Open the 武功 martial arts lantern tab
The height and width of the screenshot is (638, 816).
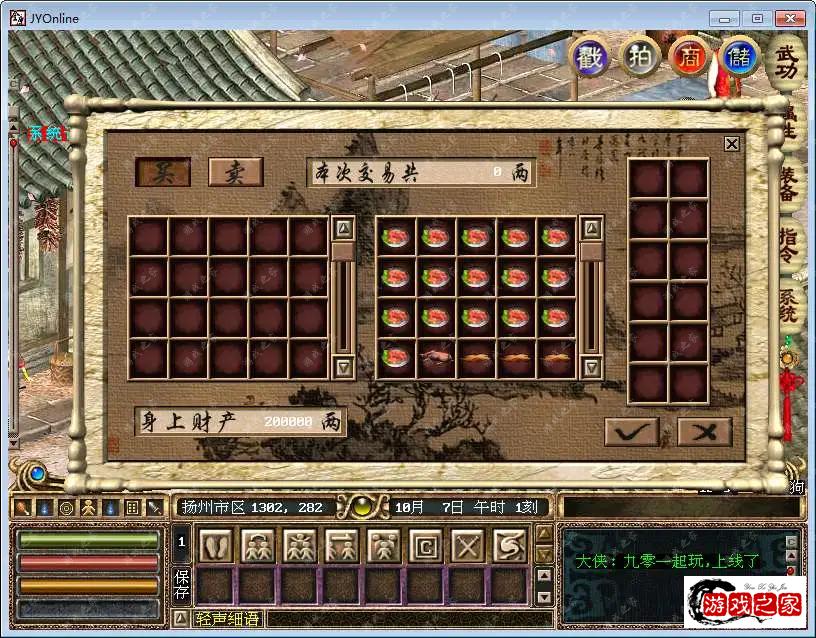click(x=789, y=63)
